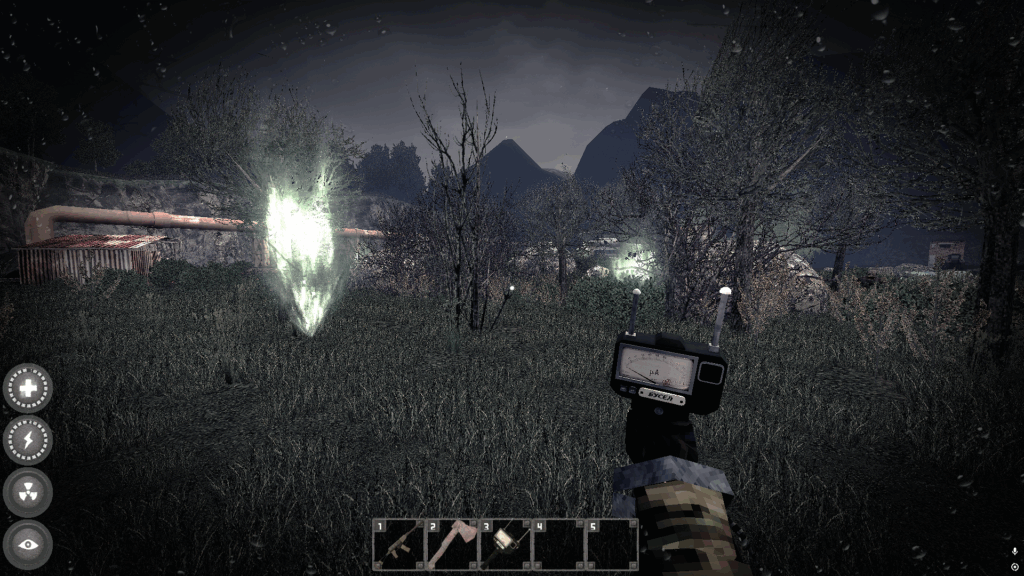Equip the axe from hotbar slot 2
Viewport: 1024px width, 576px height.
click(452, 544)
